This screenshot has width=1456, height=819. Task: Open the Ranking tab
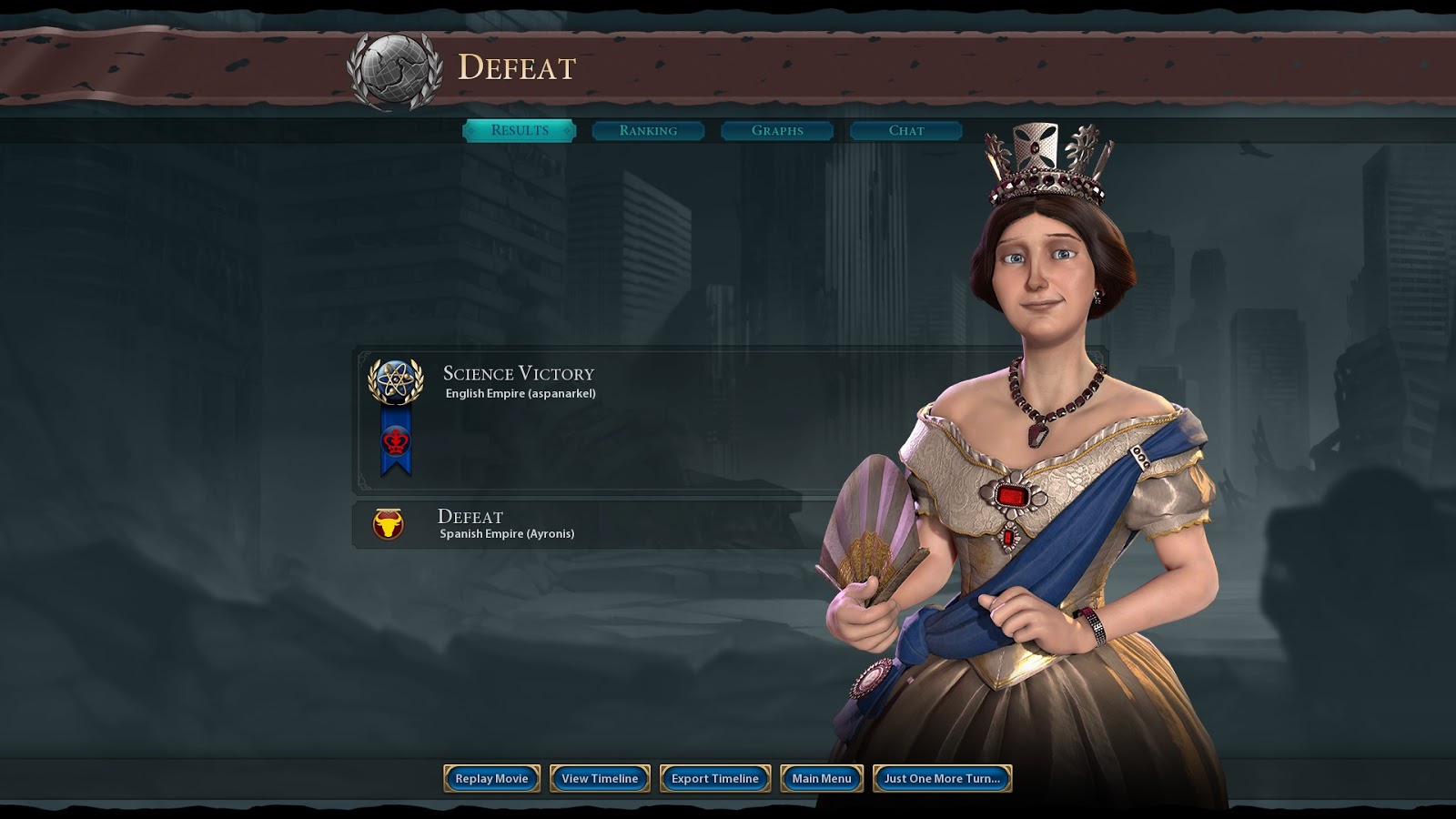pyautogui.click(x=648, y=131)
